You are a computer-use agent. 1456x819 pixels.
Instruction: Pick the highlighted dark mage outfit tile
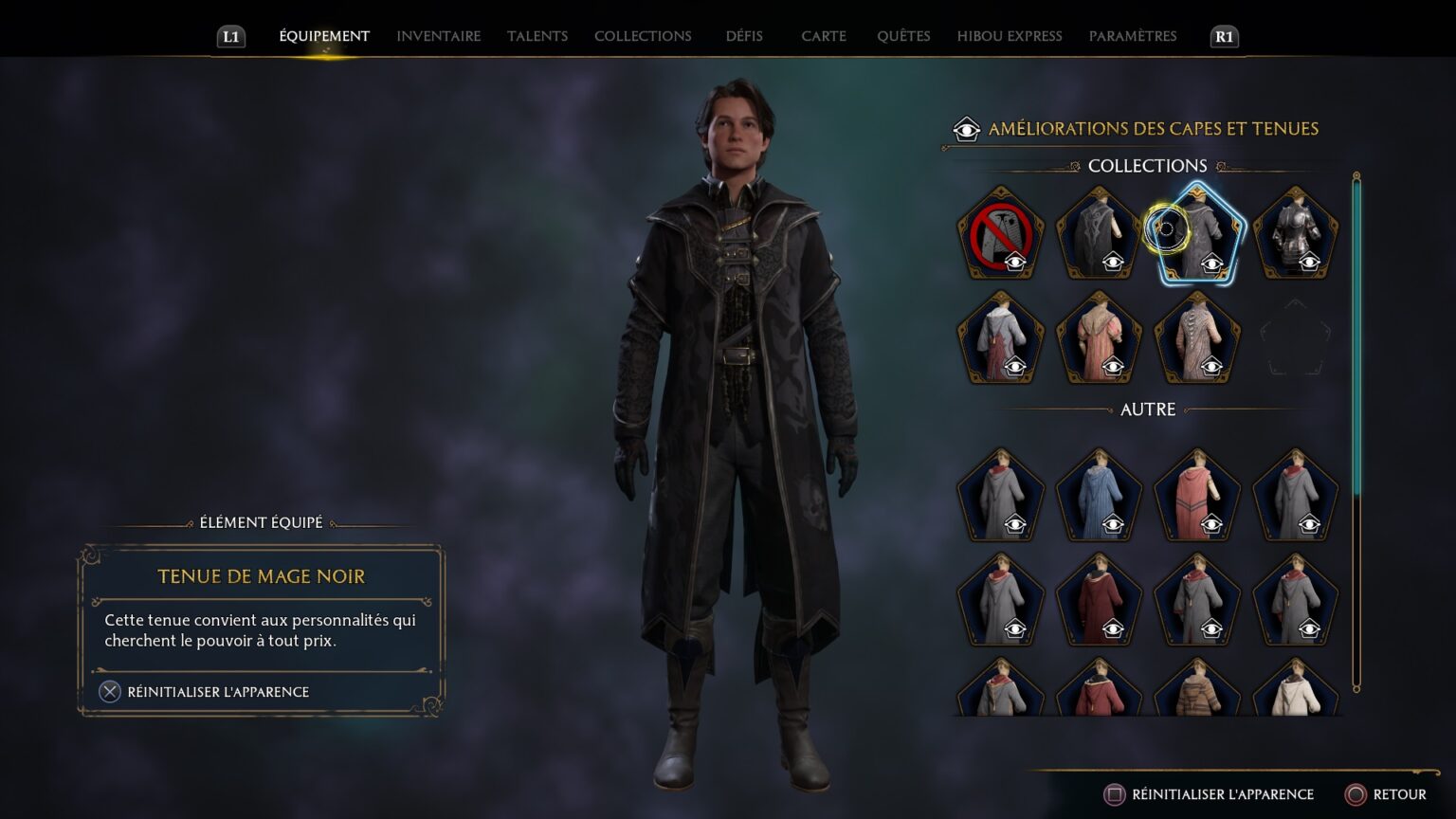(x=1197, y=234)
